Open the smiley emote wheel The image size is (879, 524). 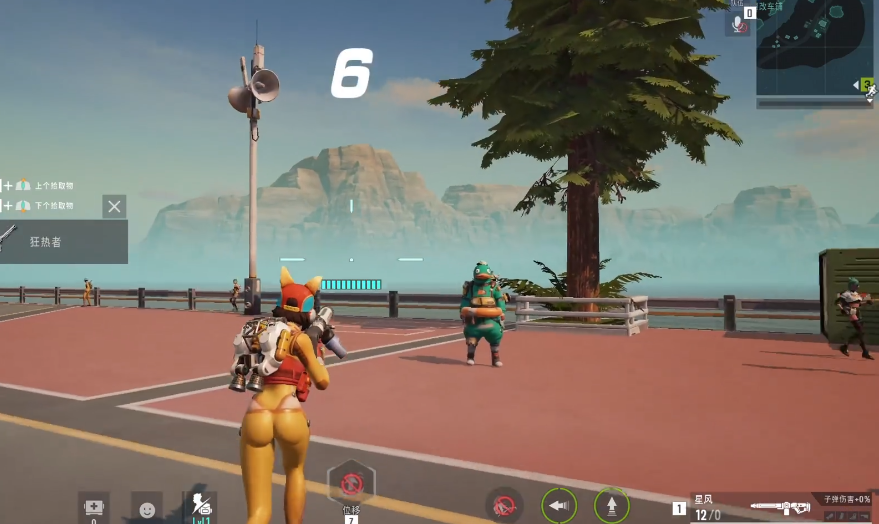coord(147,509)
